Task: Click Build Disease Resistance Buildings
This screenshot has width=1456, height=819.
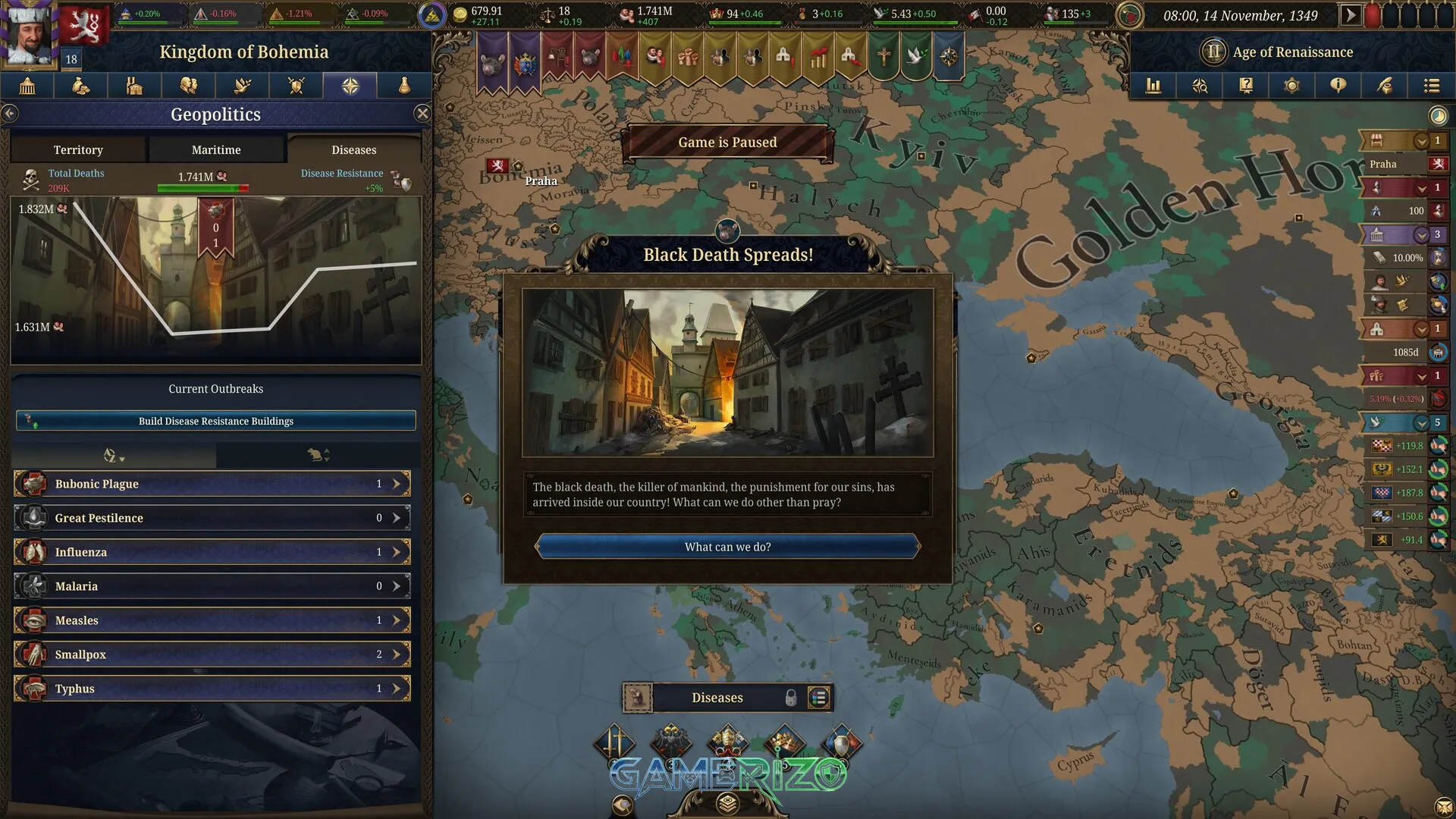Action: pos(215,420)
